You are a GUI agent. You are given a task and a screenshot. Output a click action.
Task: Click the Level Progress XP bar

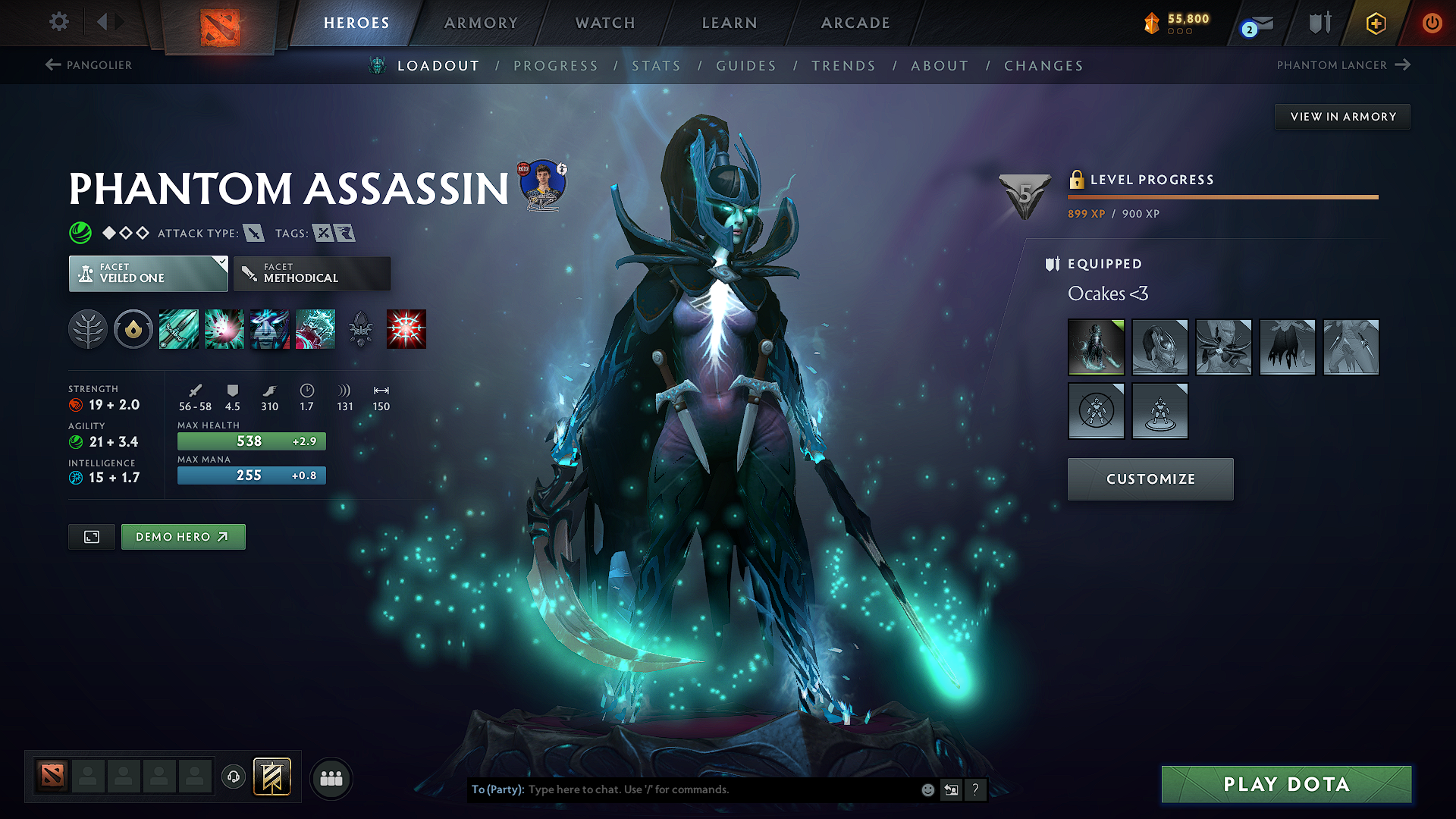[x=1222, y=196]
